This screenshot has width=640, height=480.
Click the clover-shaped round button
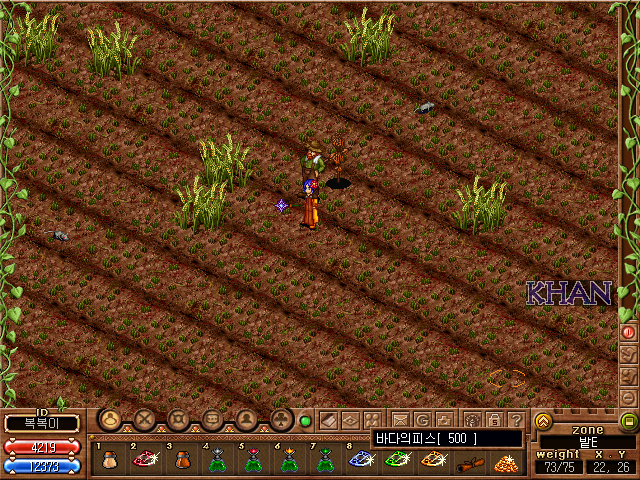pos(280,420)
